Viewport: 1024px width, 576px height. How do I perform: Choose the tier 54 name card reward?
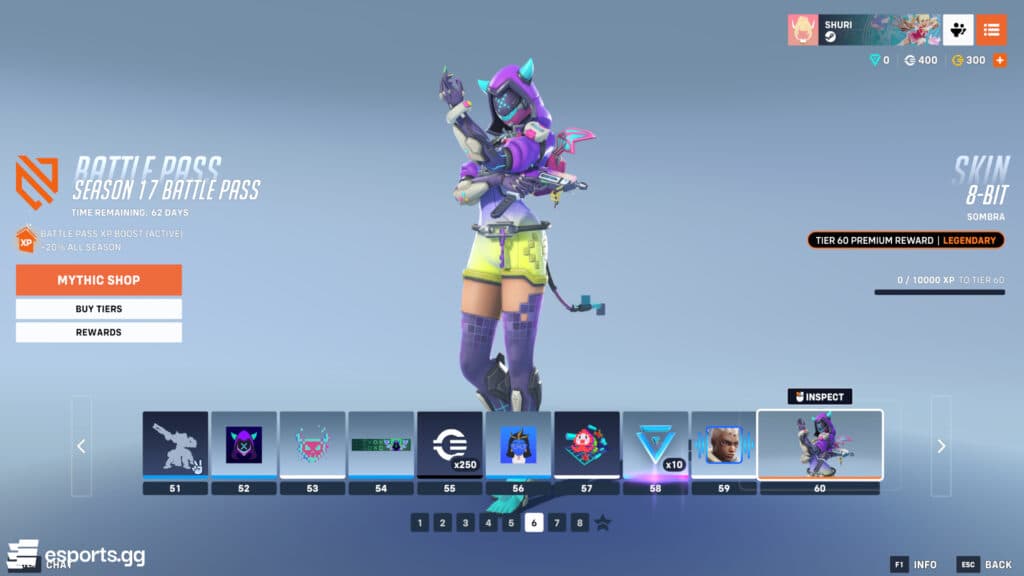(380, 445)
